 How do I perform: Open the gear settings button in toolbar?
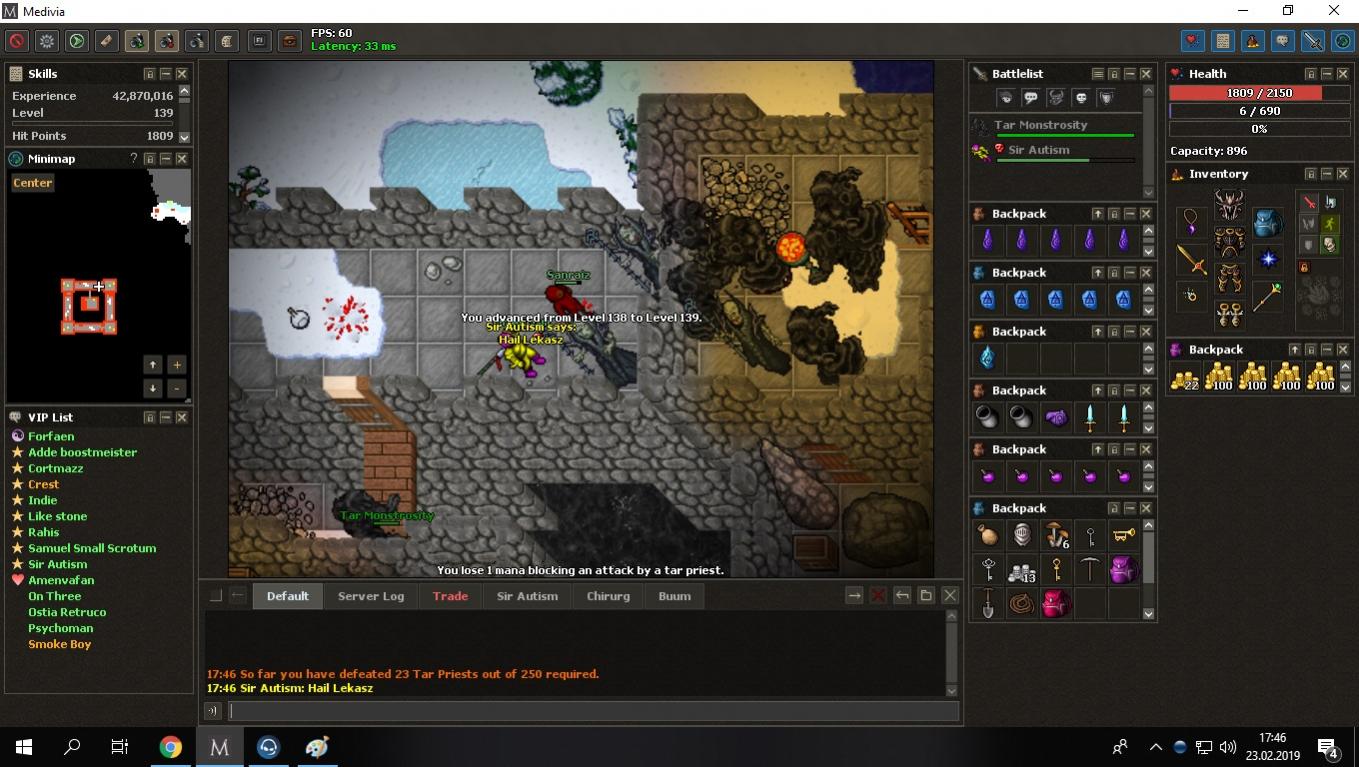[47, 41]
